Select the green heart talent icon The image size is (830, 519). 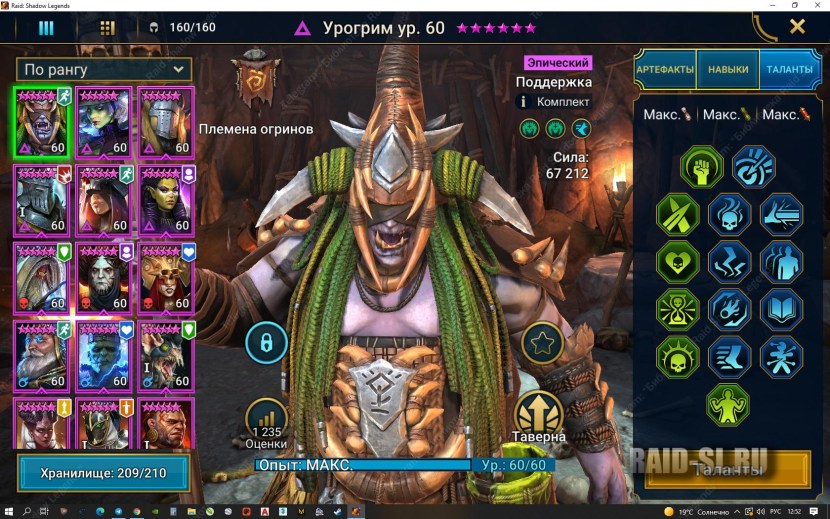click(x=676, y=262)
